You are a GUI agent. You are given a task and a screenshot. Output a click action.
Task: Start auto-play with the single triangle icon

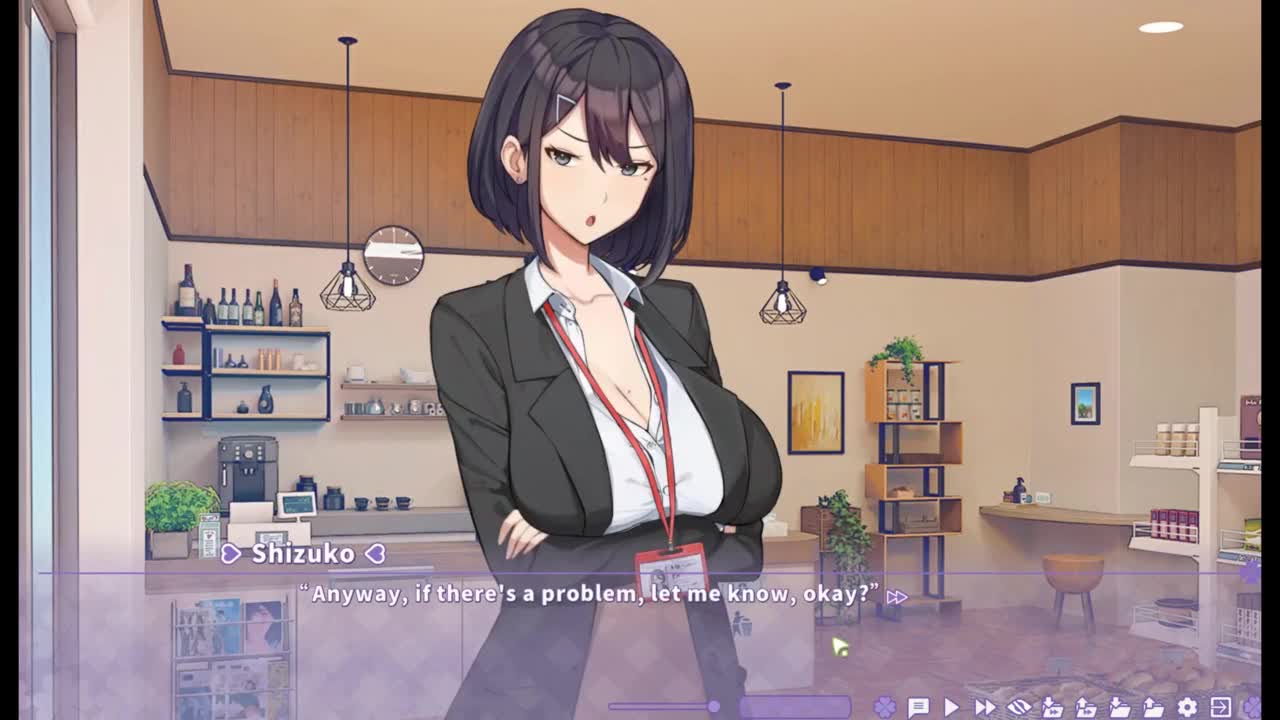(x=951, y=707)
